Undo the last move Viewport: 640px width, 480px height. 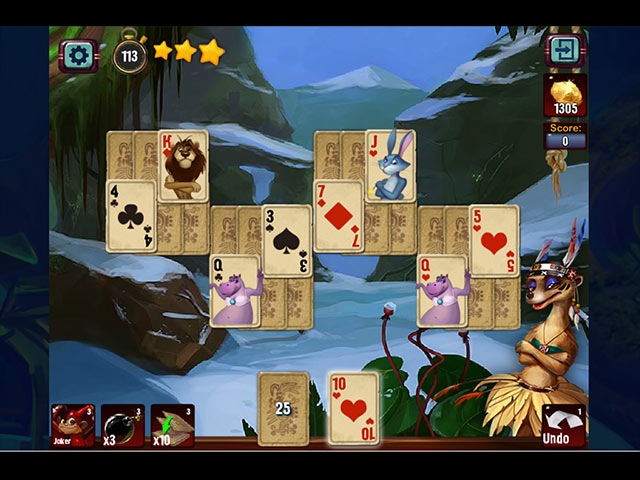pyautogui.click(x=563, y=425)
